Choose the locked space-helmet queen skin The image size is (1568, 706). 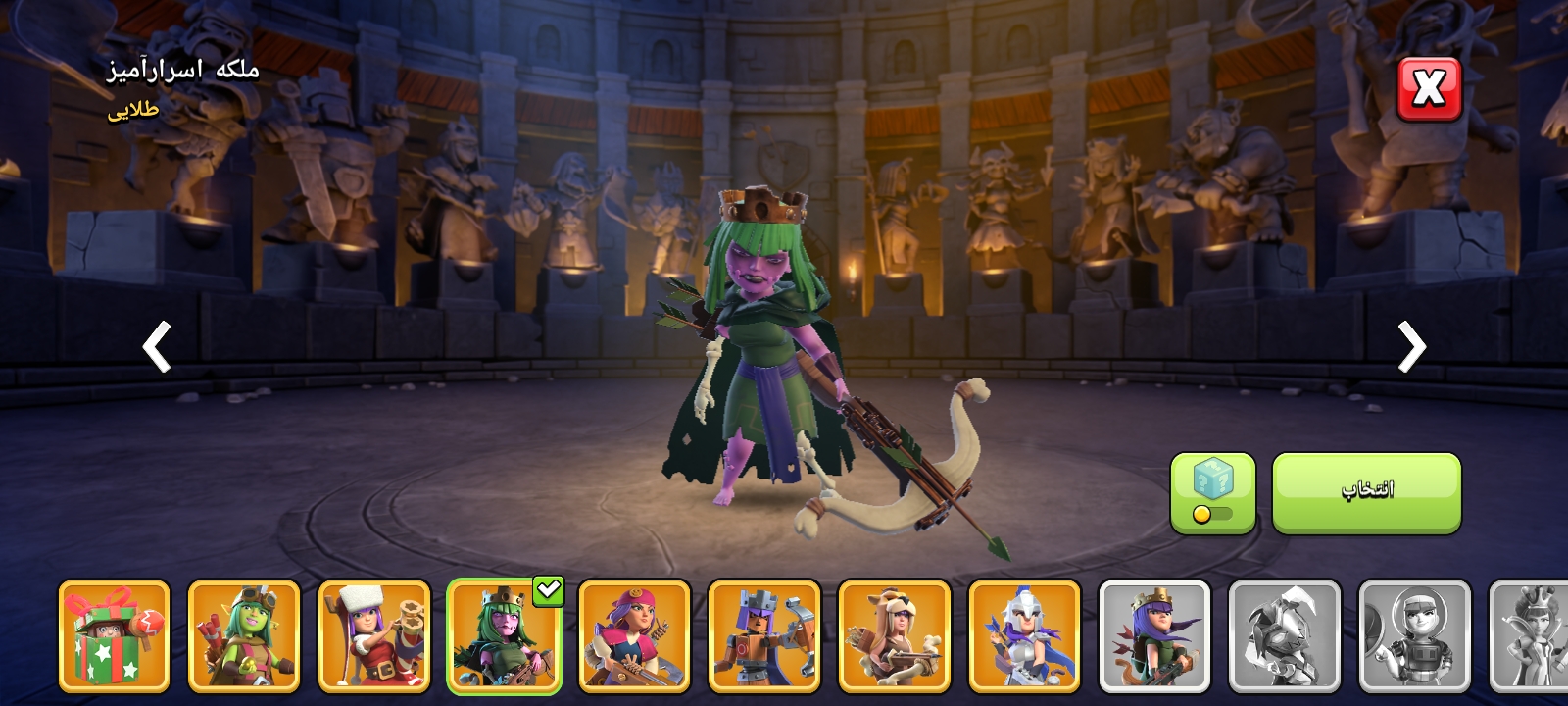(1414, 635)
